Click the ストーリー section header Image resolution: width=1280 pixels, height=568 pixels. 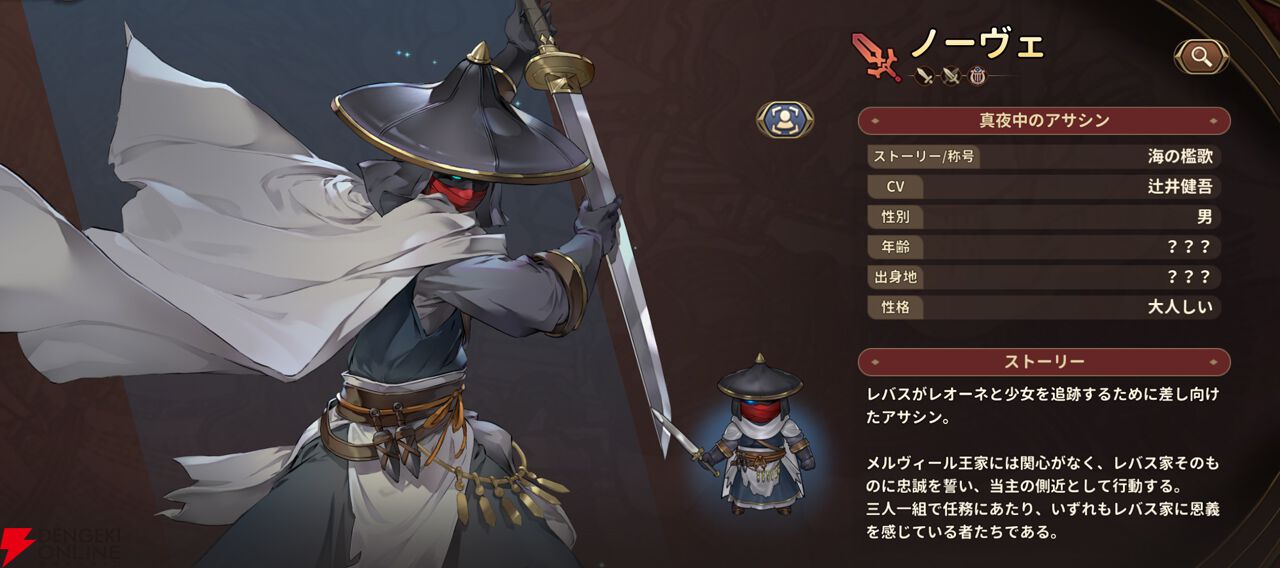(x=1043, y=361)
